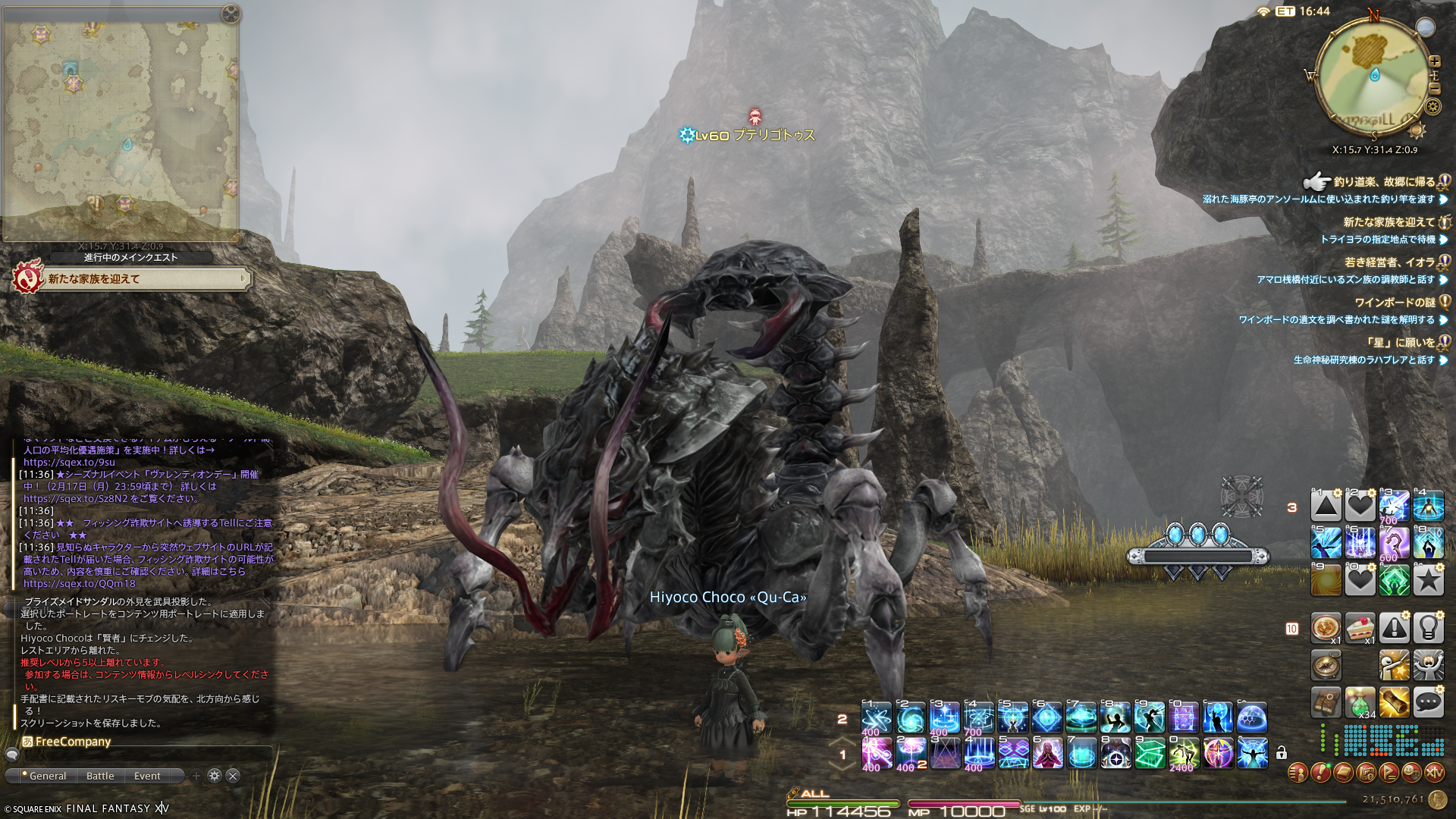Switch to the Battle chat tab
1456x819 pixels.
pos(100,776)
